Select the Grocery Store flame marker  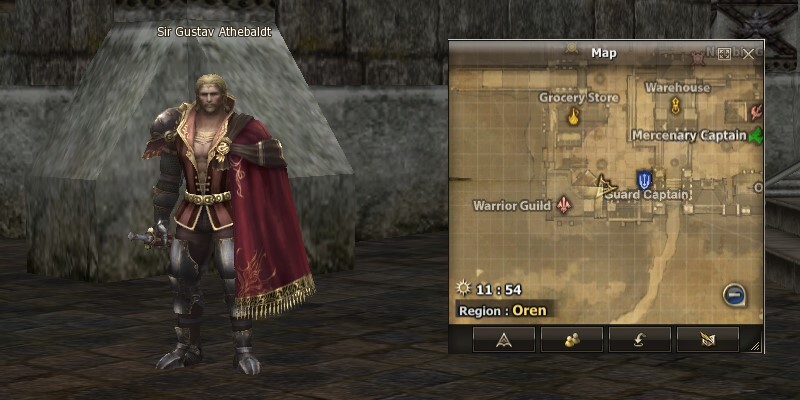574,117
